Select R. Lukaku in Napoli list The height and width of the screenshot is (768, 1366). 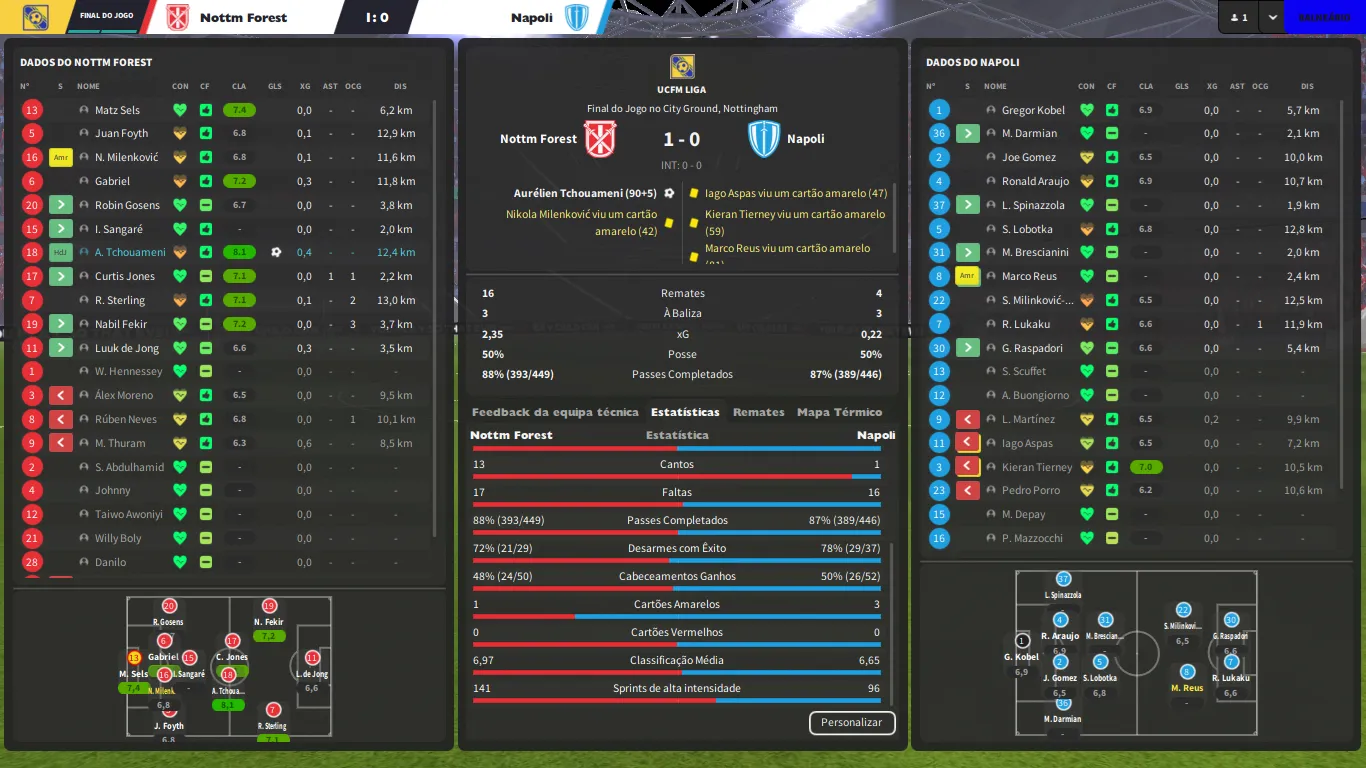(x=1026, y=324)
